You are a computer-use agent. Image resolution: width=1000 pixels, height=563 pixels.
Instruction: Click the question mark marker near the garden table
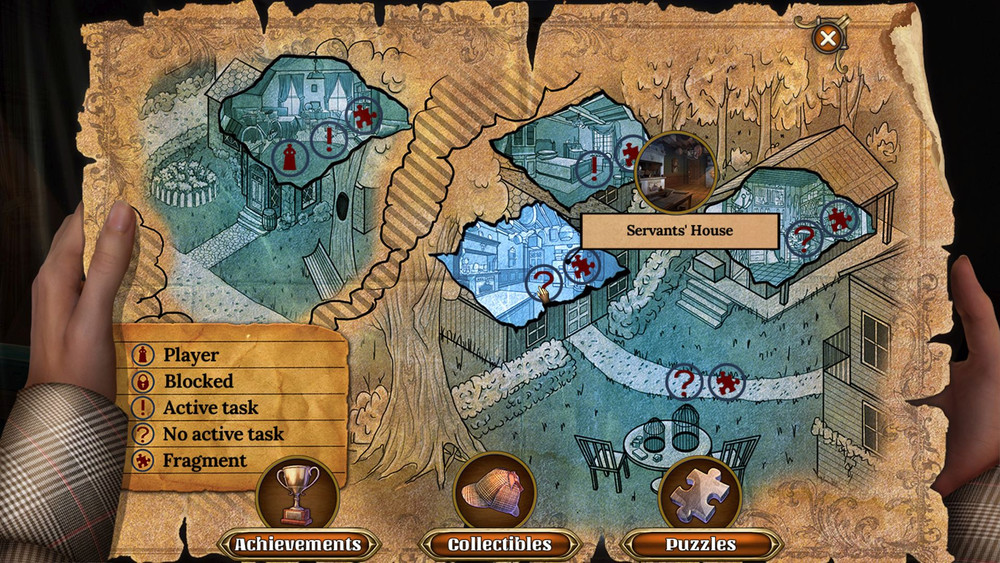click(x=684, y=381)
